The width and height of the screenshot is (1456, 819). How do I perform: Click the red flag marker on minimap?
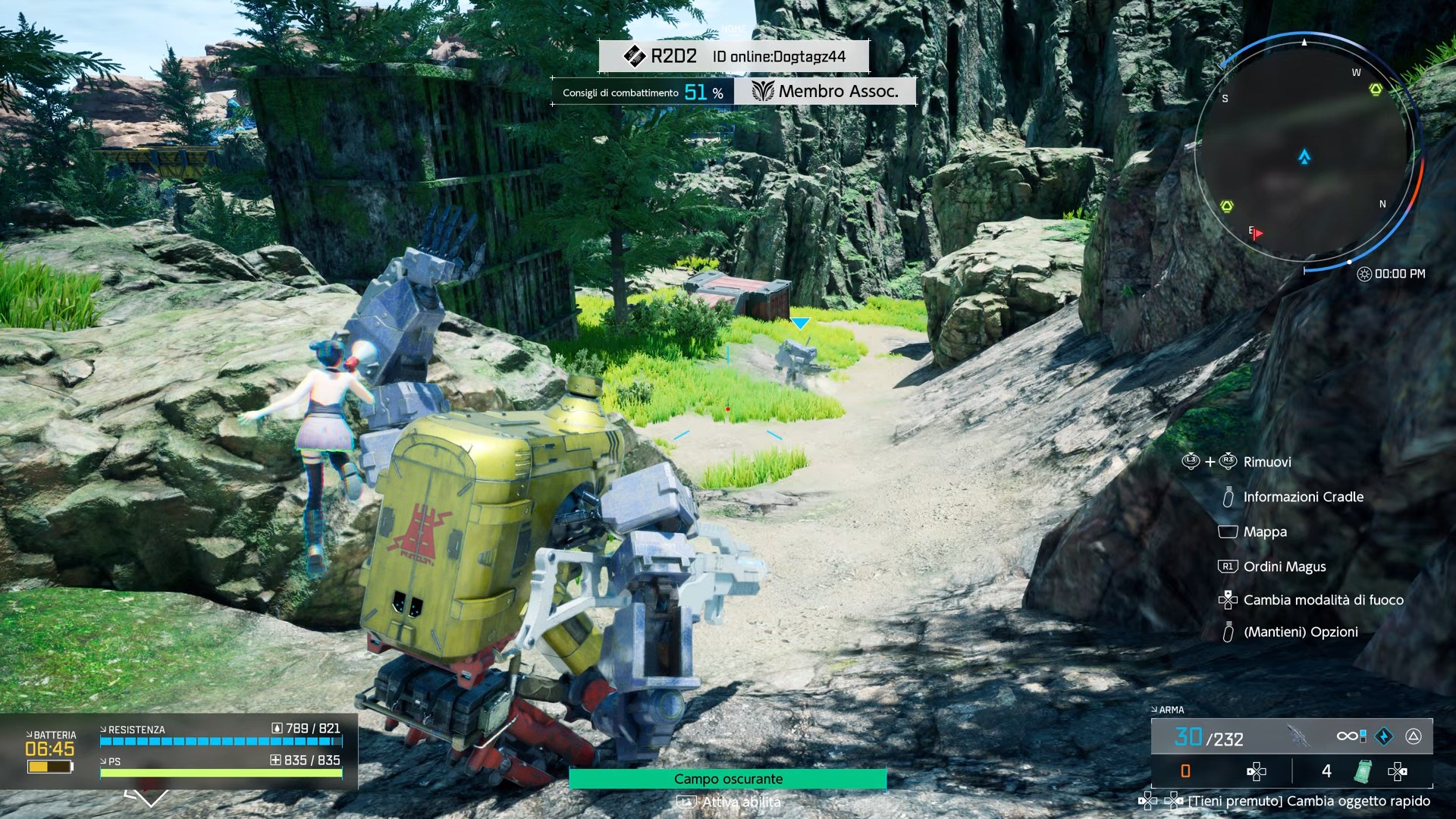(x=1257, y=234)
